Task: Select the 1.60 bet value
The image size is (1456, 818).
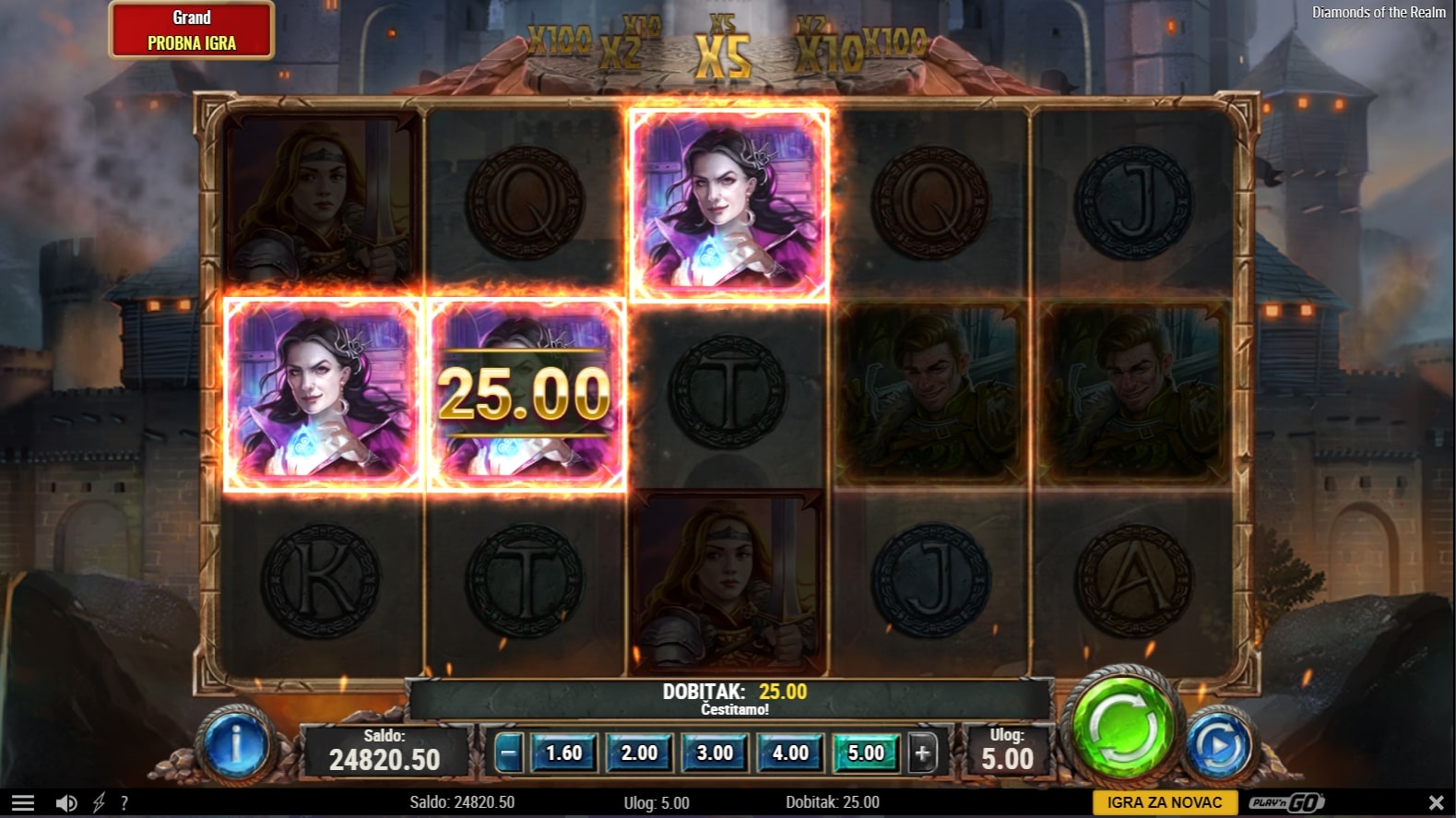Action: (x=563, y=753)
